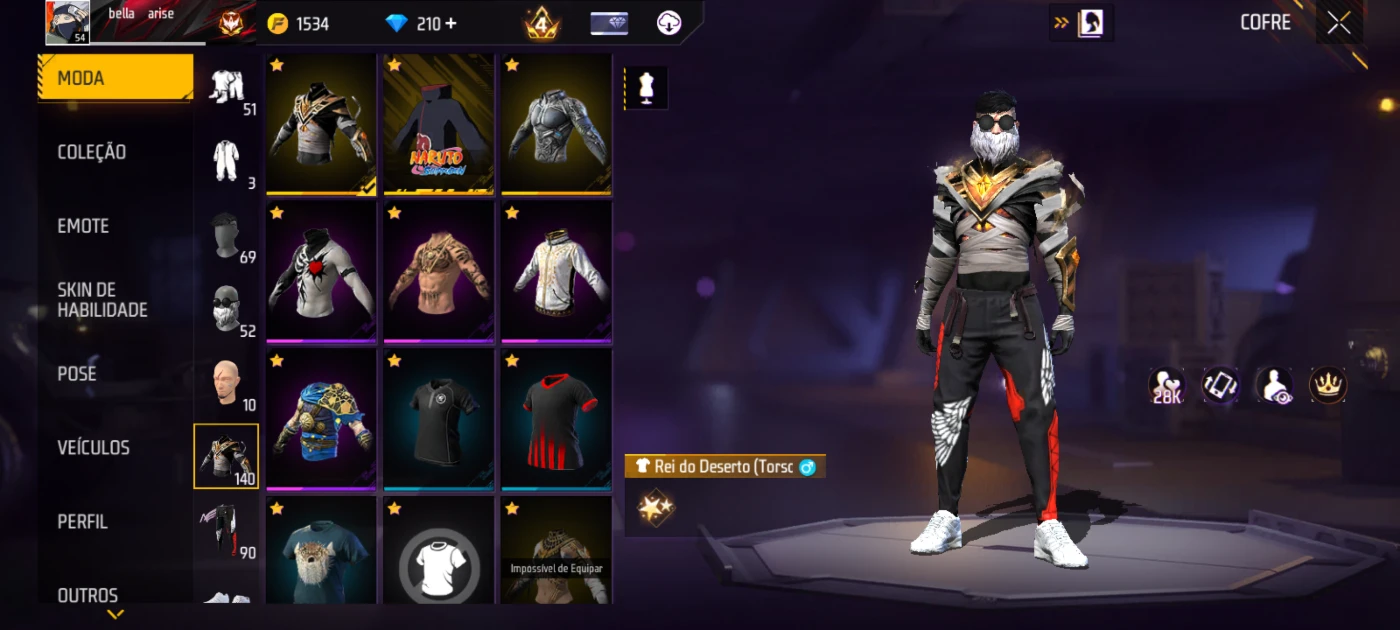Select the Naruto Shippuden hoodie top

pos(439,124)
